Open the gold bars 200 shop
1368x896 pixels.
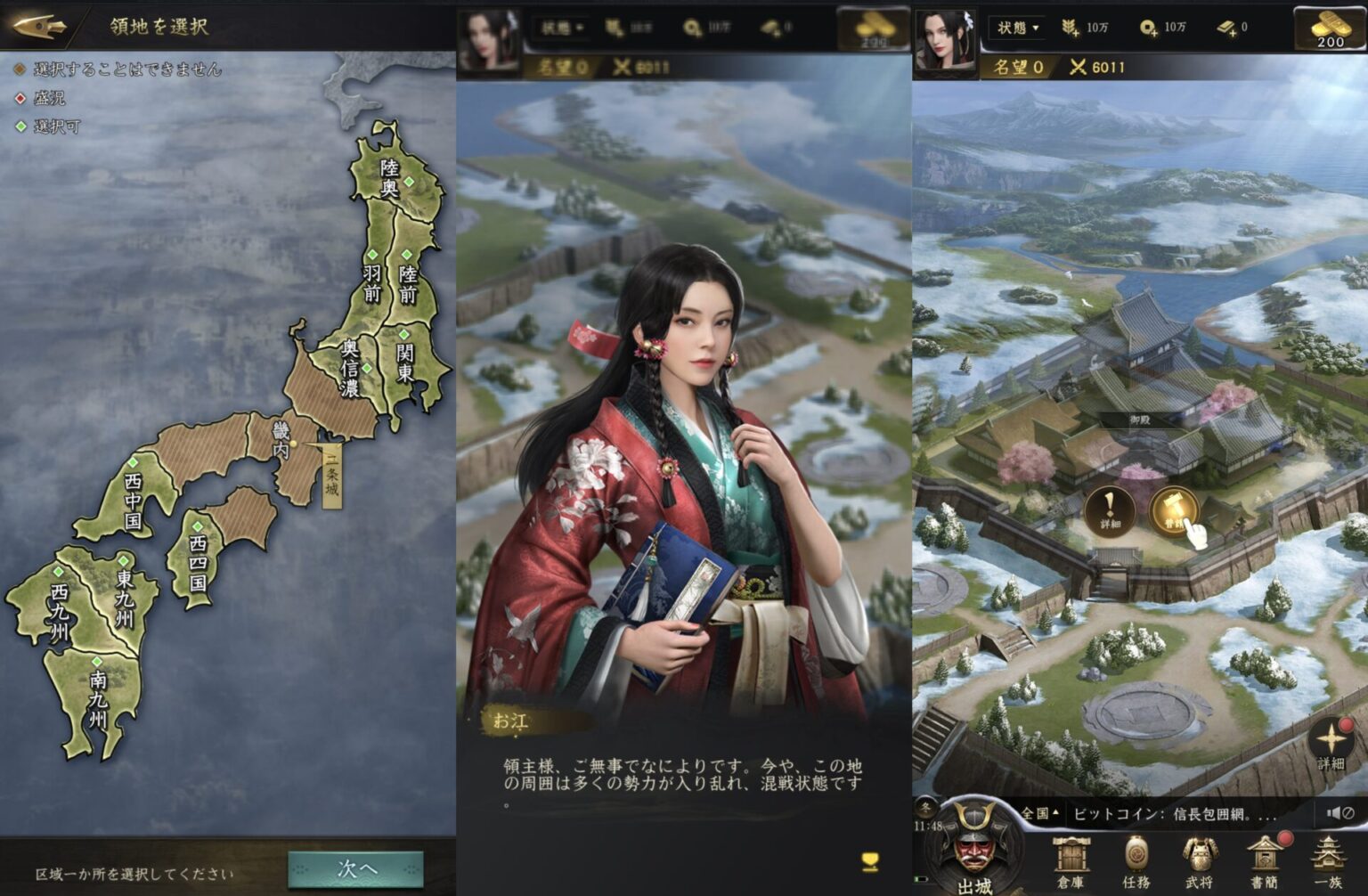pos(1330,28)
